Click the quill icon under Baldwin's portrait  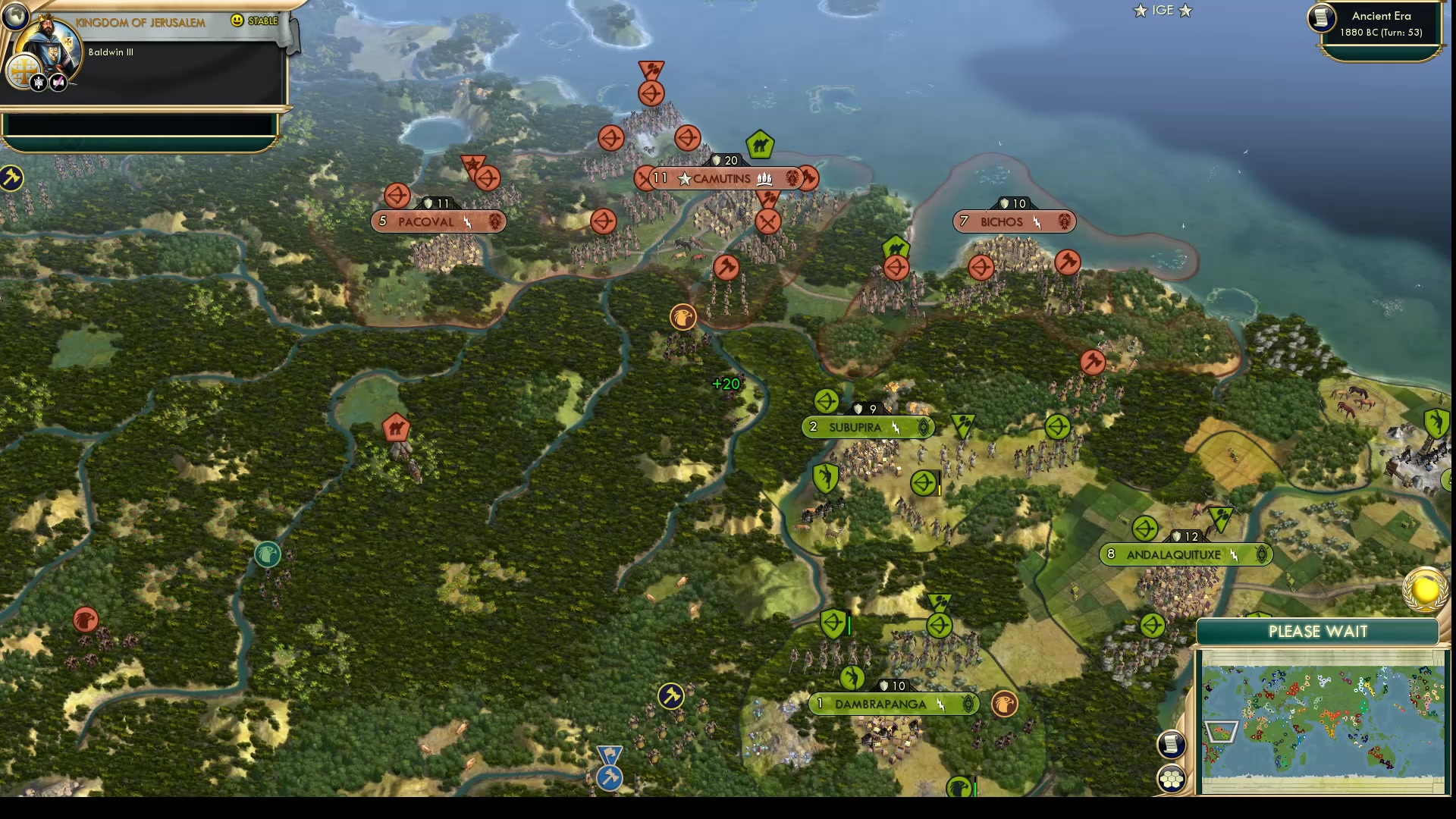click(x=57, y=82)
